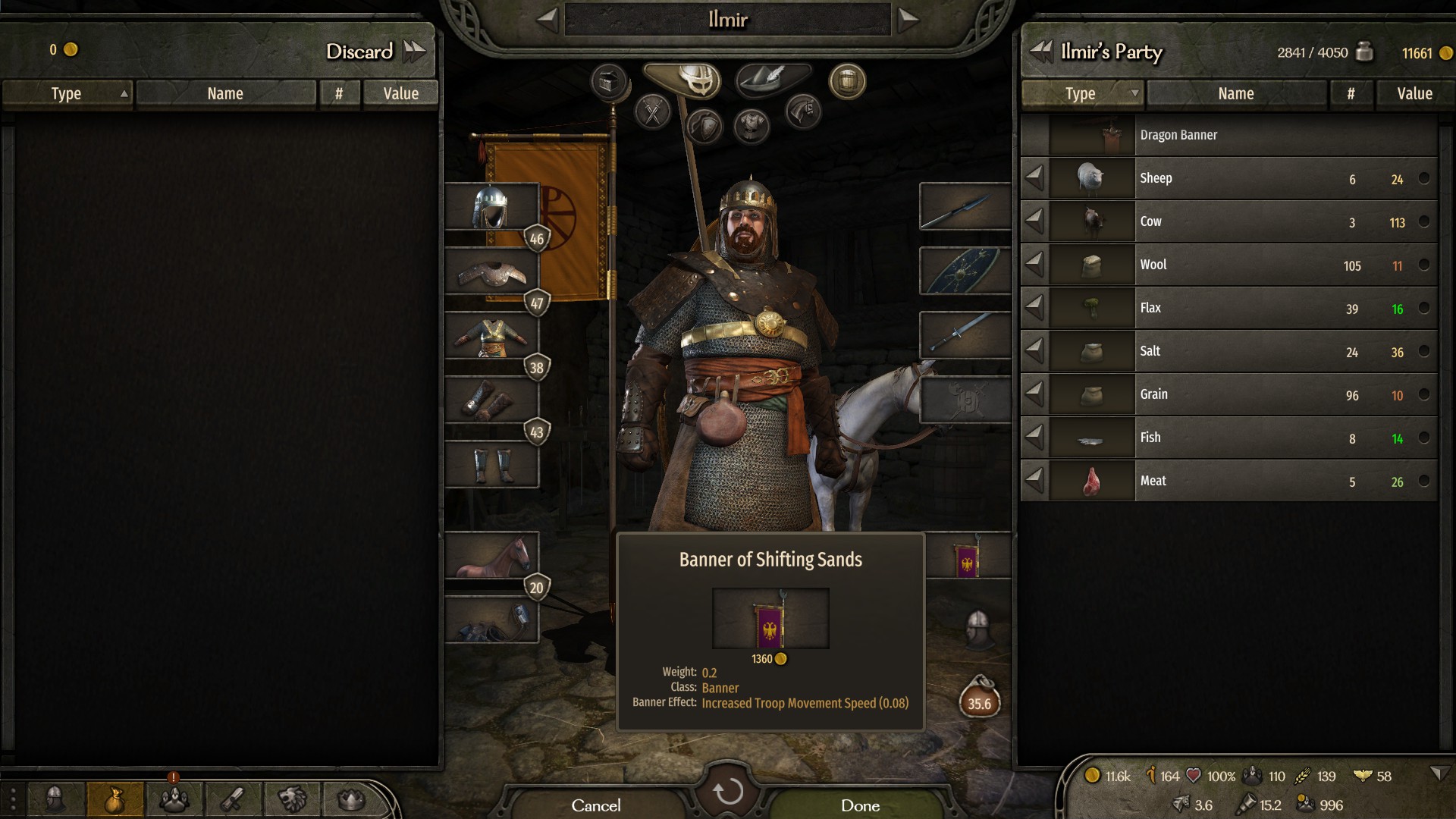Image resolution: width=1456 pixels, height=819 pixels.
Task: Cancel the inventory changes
Action: pyautogui.click(x=596, y=805)
